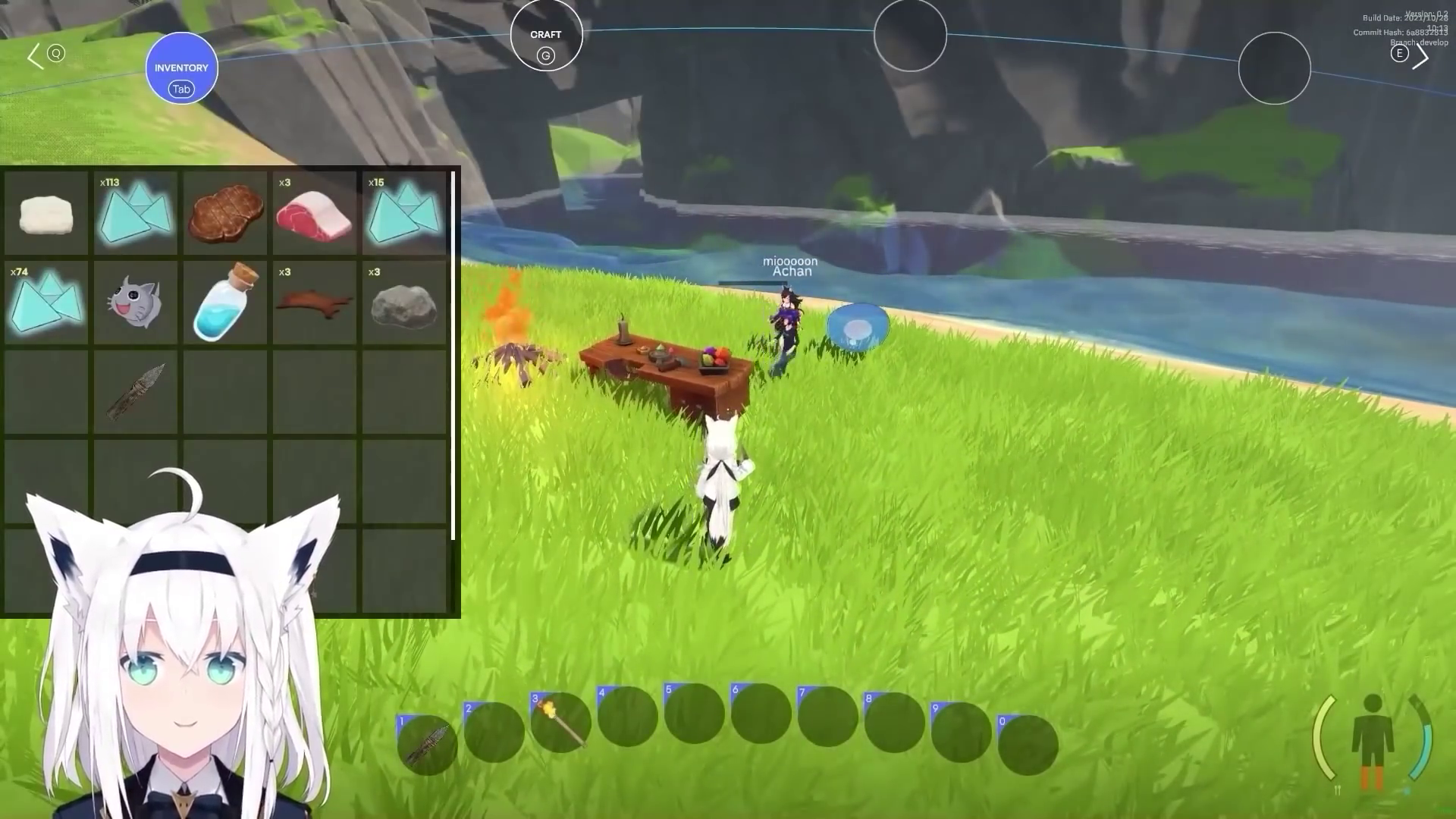Pick the cooked steak item
This screenshot has width=1456, height=819.
click(x=225, y=214)
